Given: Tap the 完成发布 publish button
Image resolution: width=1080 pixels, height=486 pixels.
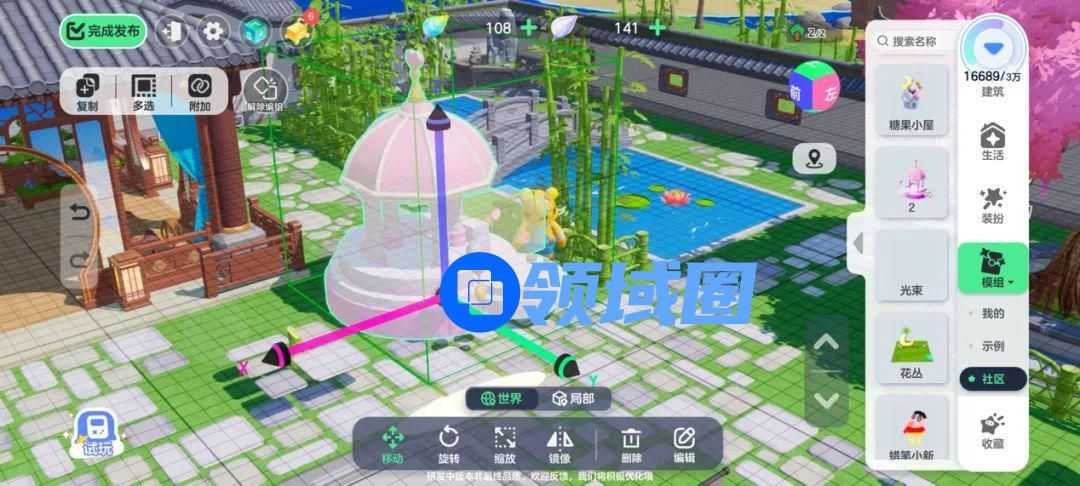Looking at the screenshot, I should point(103,31).
